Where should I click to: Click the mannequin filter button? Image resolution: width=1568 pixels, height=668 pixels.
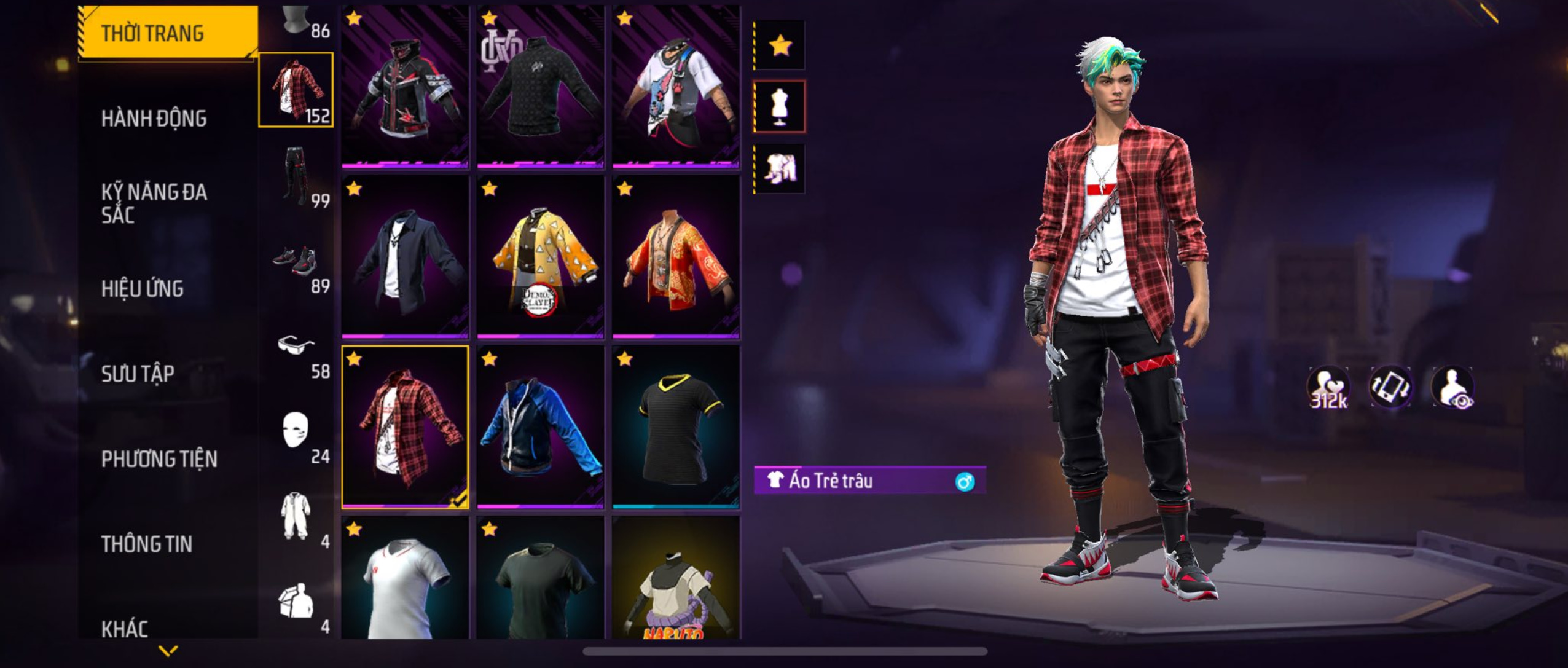pos(780,106)
